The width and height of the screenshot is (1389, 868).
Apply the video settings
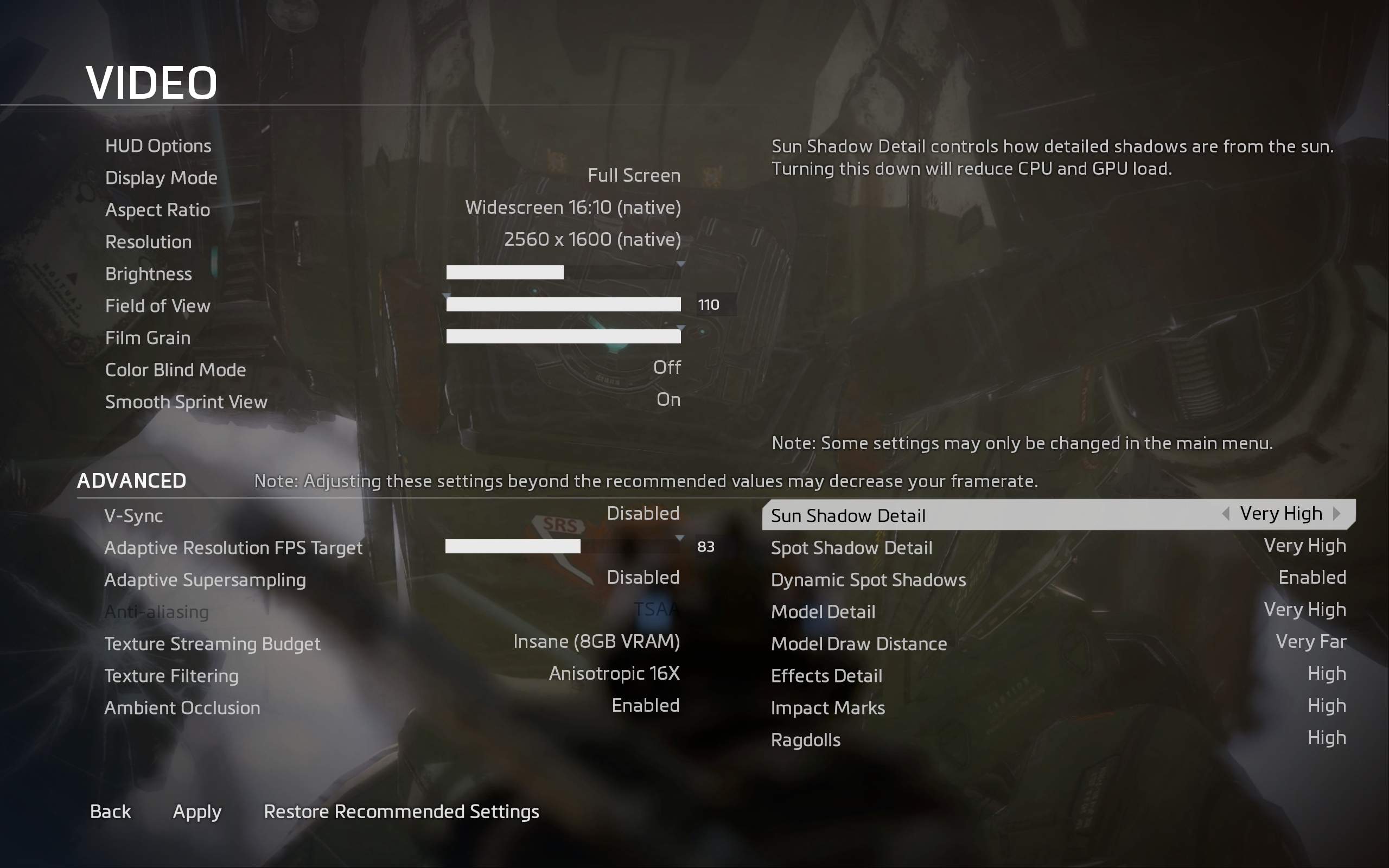coord(197,811)
